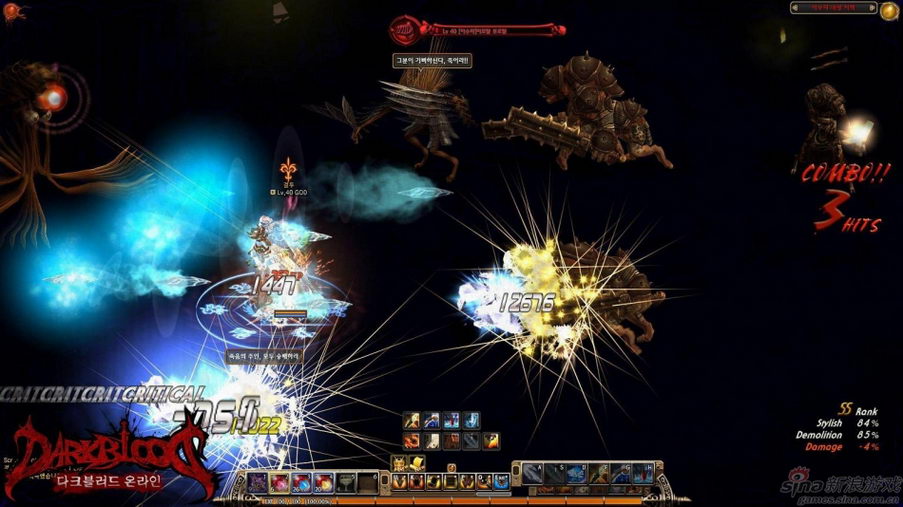Click the blue winged emblem at the skill bar's end
Screen dimensions: 903x507
pos(501,482)
